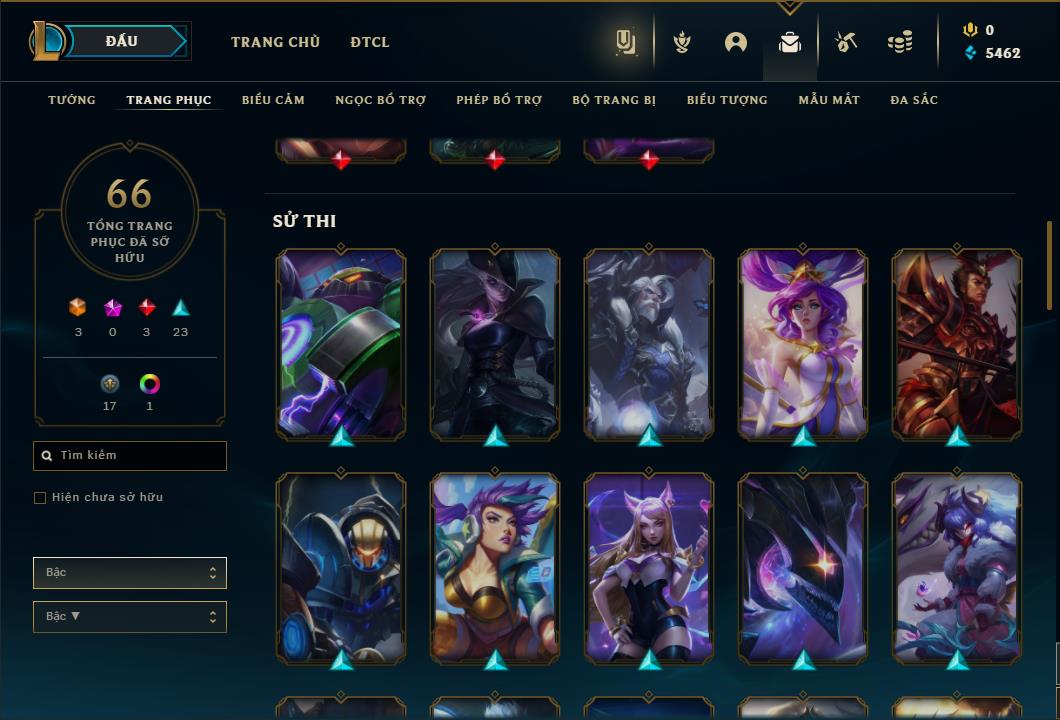
Task: Toggle the Hiện chưa sở hữu checkbox
Action: (x=40, y=498)
